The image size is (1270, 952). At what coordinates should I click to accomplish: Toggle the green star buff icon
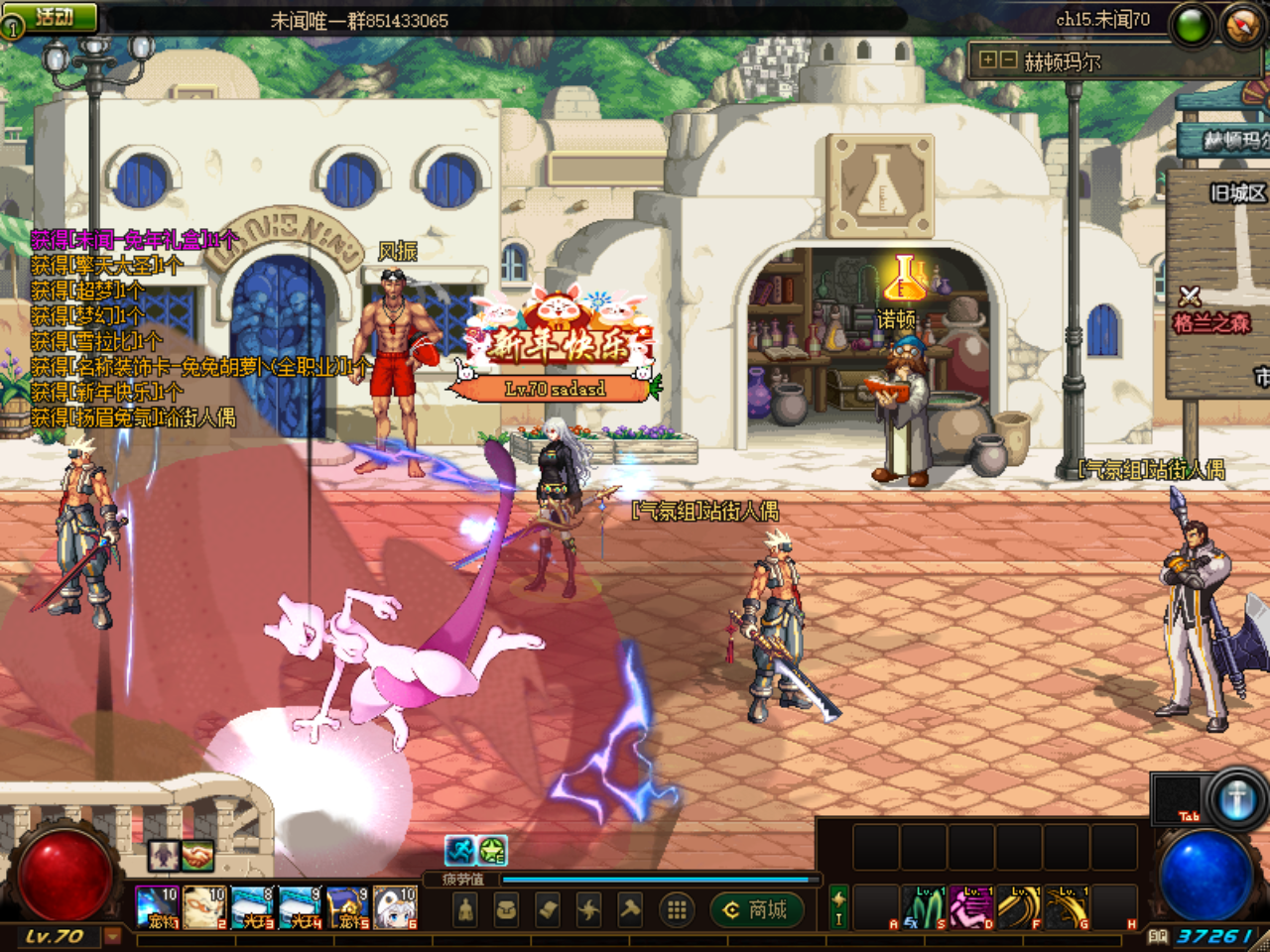tap(491, 850)
